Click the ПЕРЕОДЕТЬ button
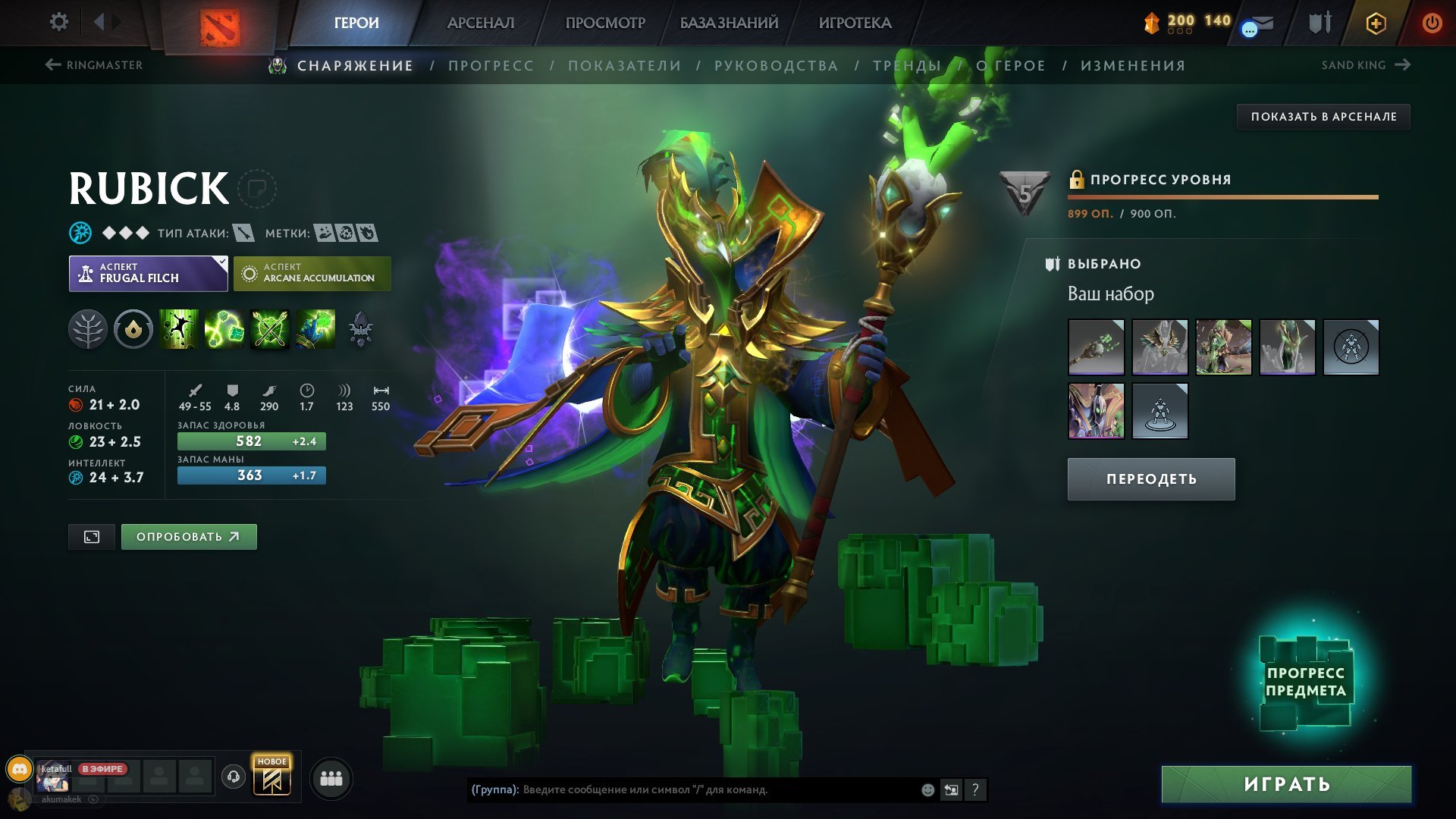 click(1150, 479)
